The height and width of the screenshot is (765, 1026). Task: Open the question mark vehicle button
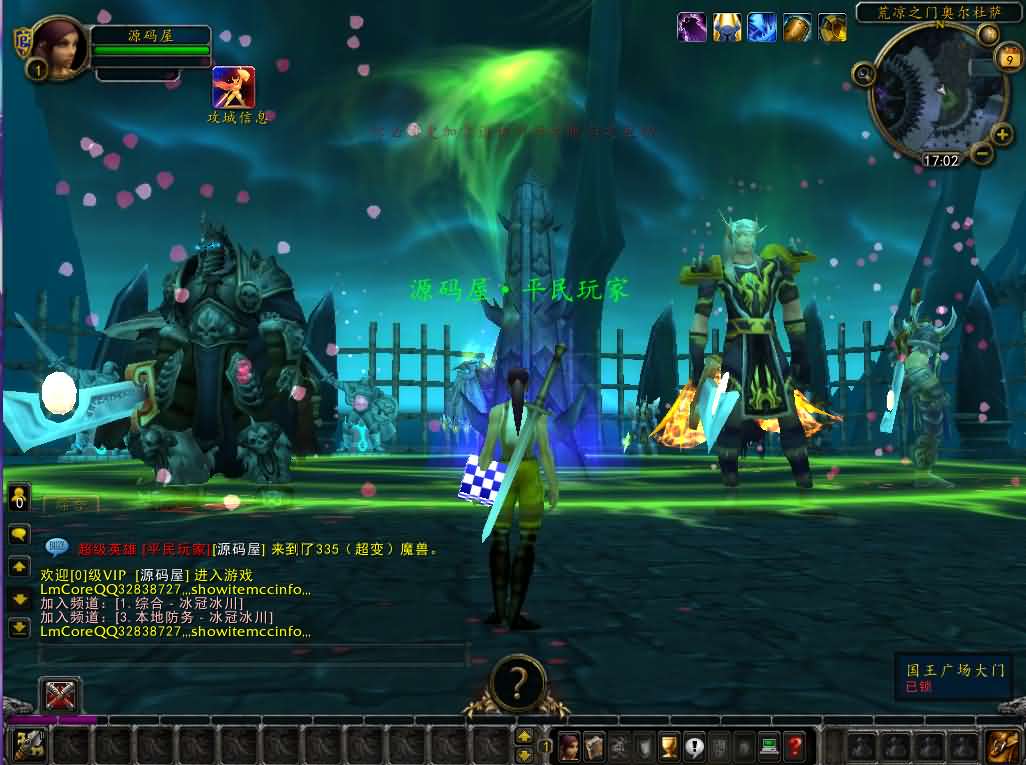tap(517, 683)
